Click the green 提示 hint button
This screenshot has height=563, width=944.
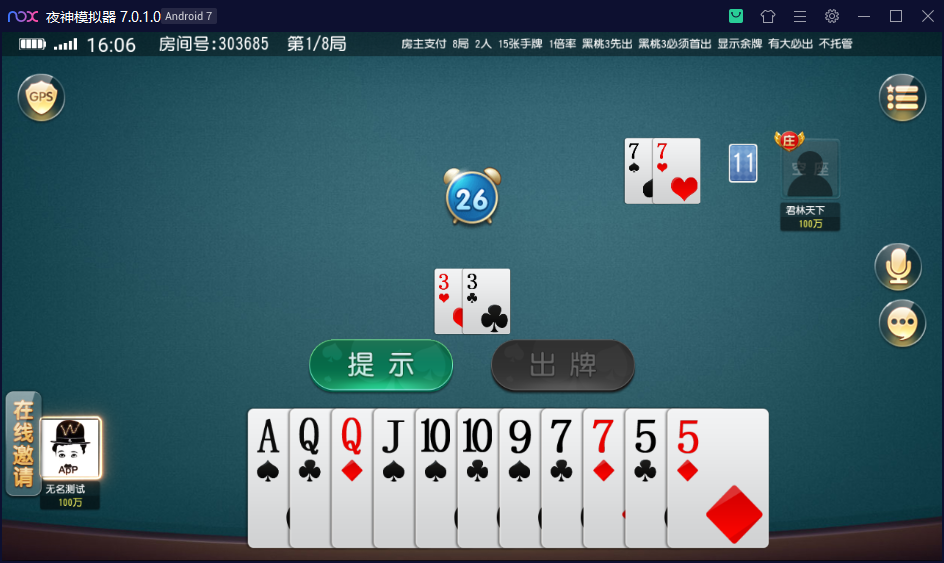click(381, 365)
